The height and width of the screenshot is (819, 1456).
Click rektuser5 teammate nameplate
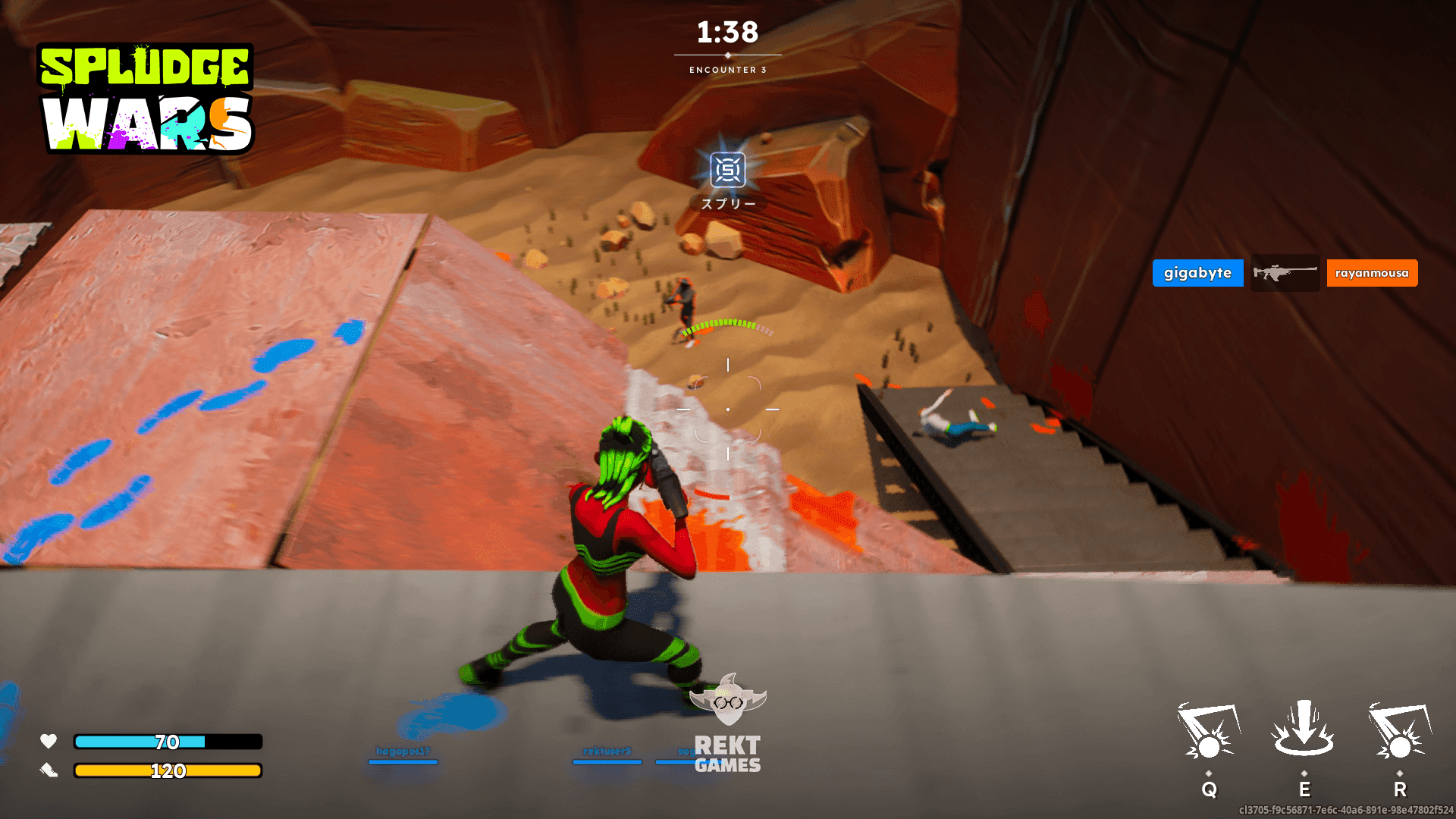[606, 751]
